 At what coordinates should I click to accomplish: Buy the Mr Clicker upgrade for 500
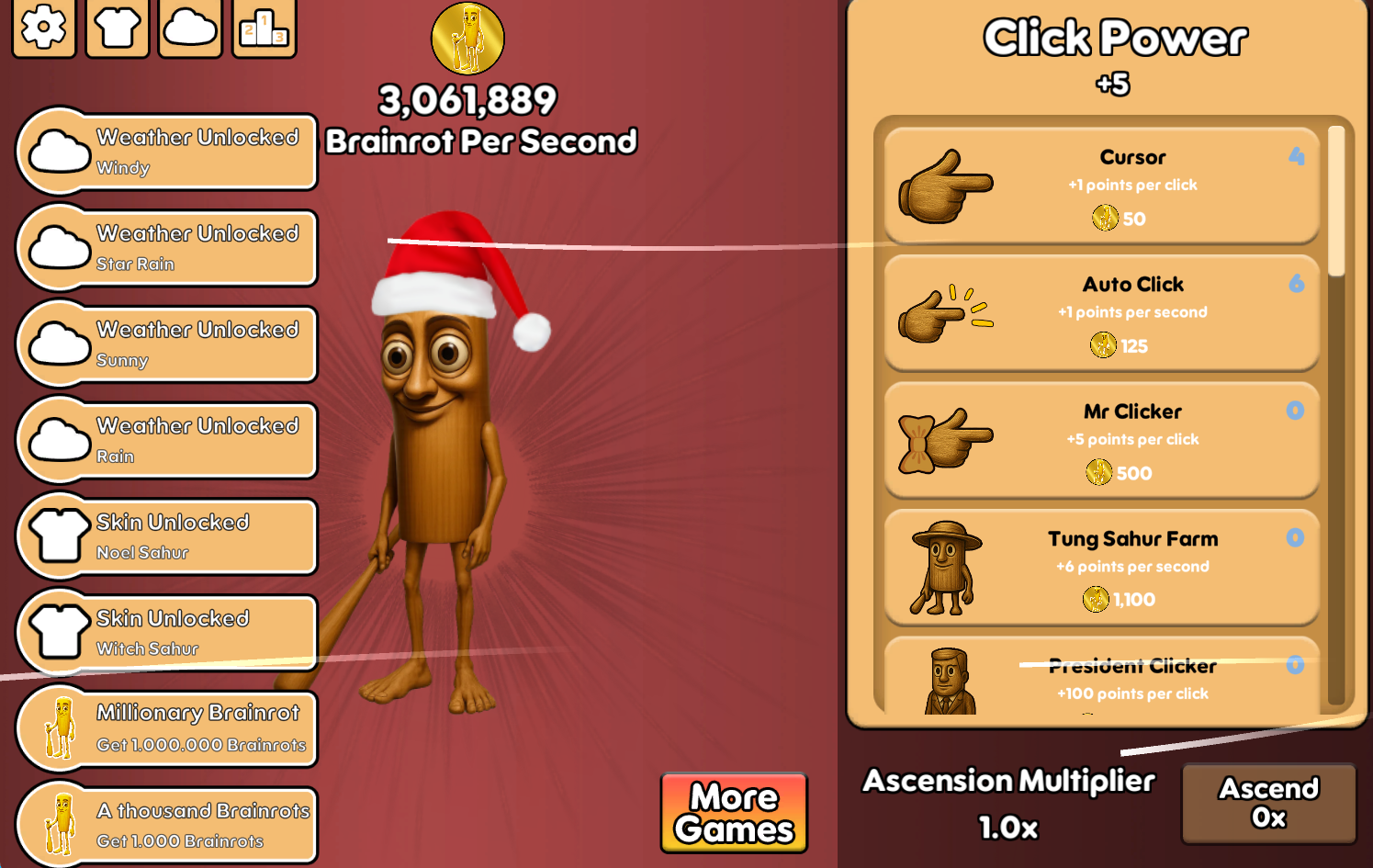1102,440
